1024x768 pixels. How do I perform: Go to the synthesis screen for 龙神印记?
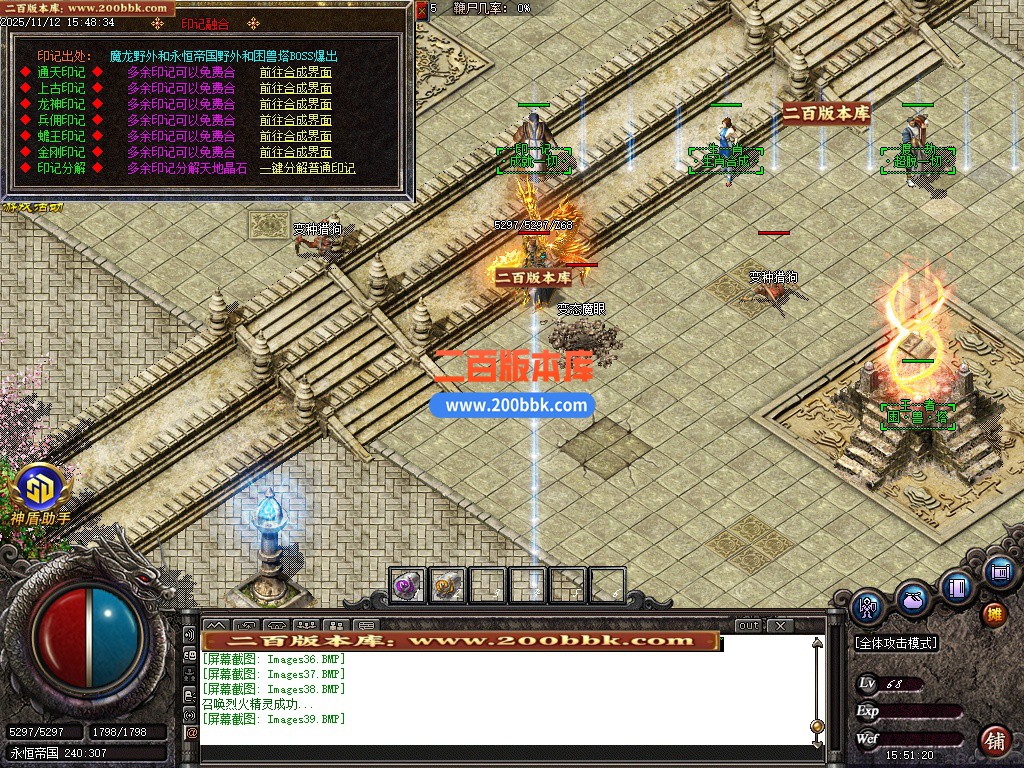tap(295, 104)
